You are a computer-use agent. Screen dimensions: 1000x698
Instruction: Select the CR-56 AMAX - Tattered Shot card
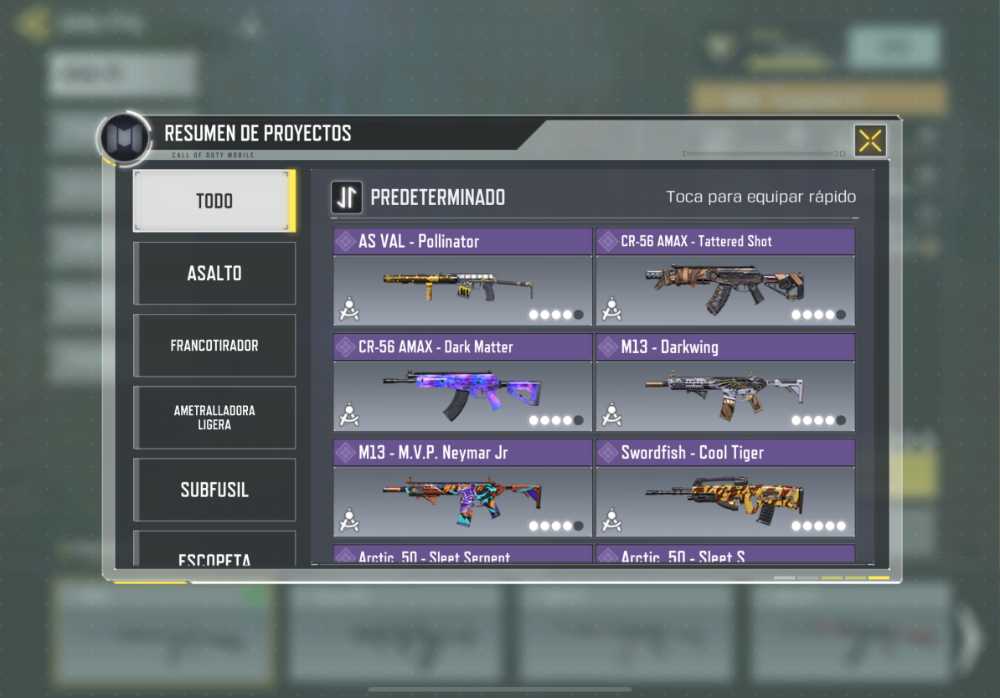[725, 277]
